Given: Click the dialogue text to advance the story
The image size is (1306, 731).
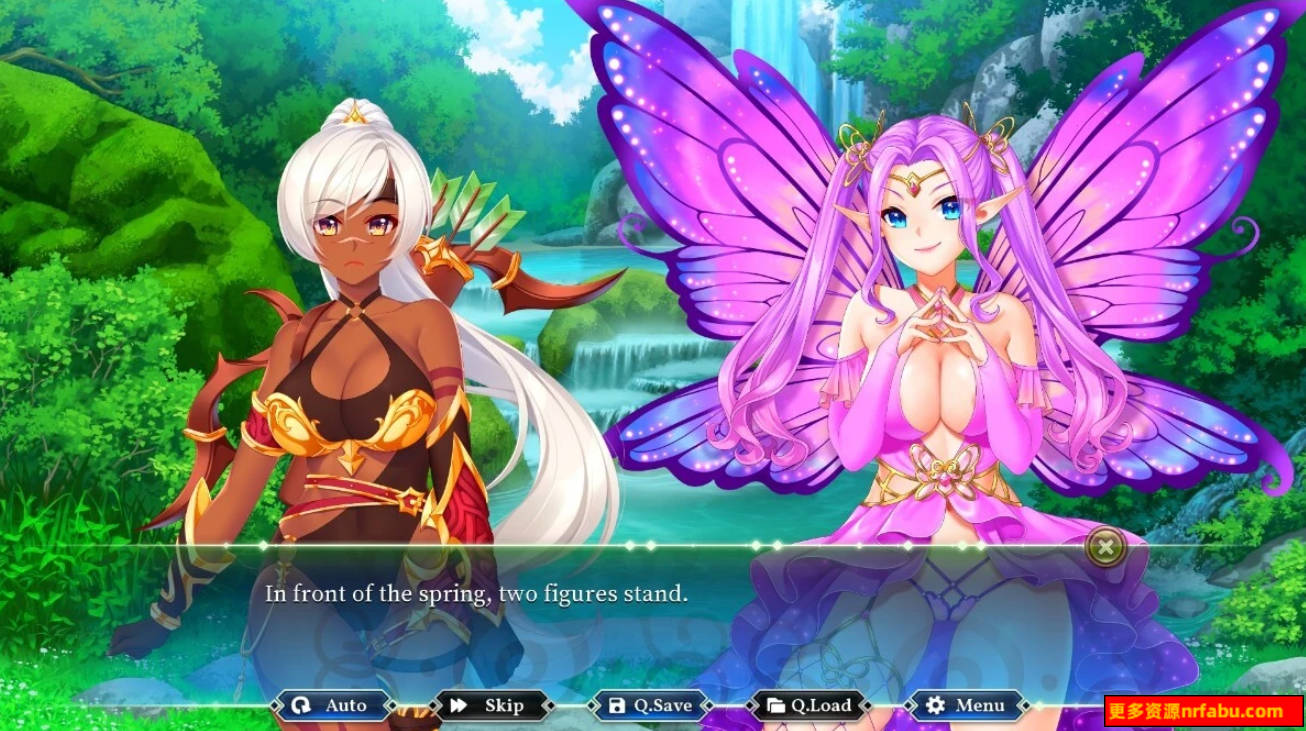Looking at the screenshot, I should [475, 593].
